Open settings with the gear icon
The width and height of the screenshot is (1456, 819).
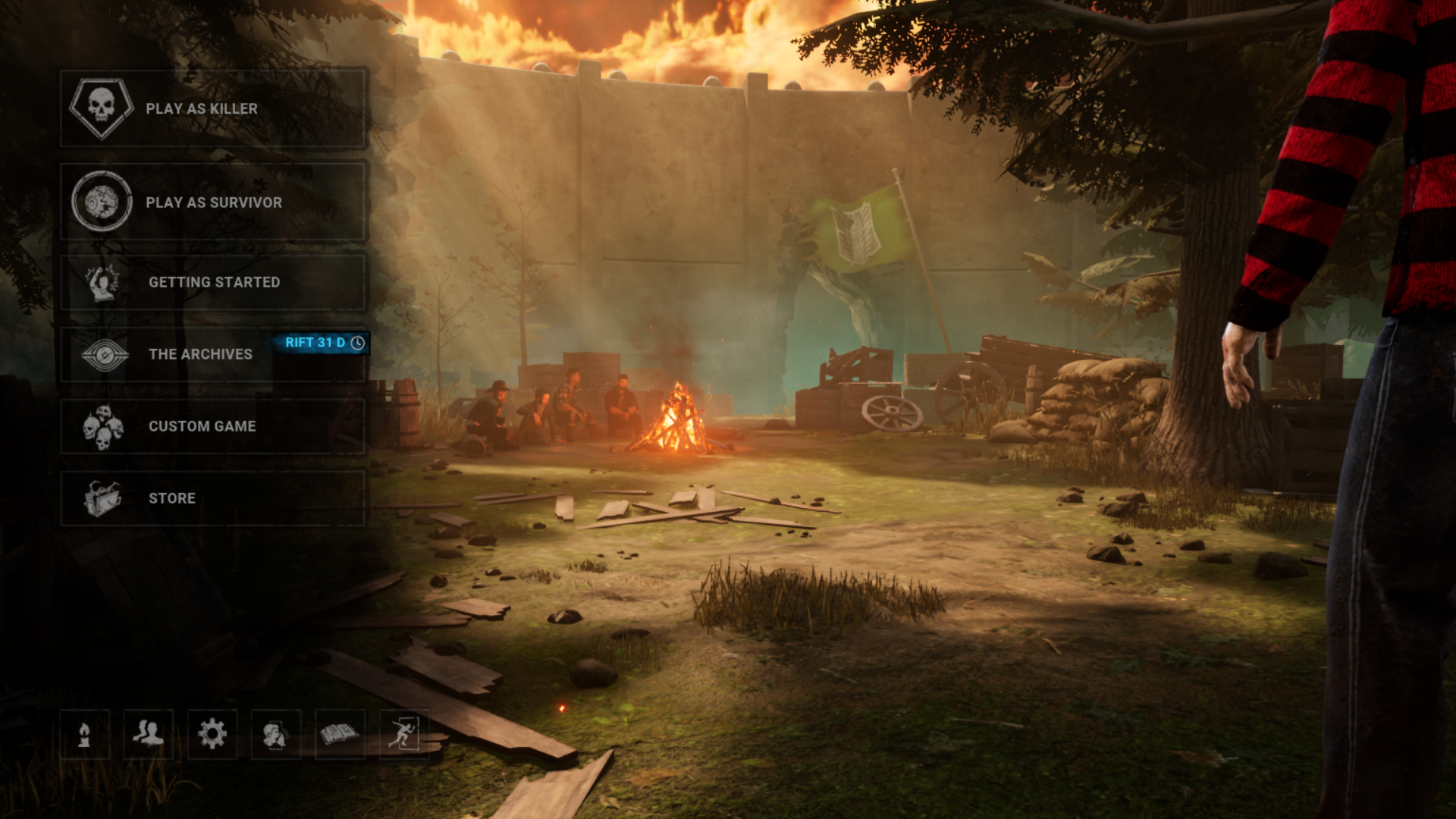click(x=212, y=734)
